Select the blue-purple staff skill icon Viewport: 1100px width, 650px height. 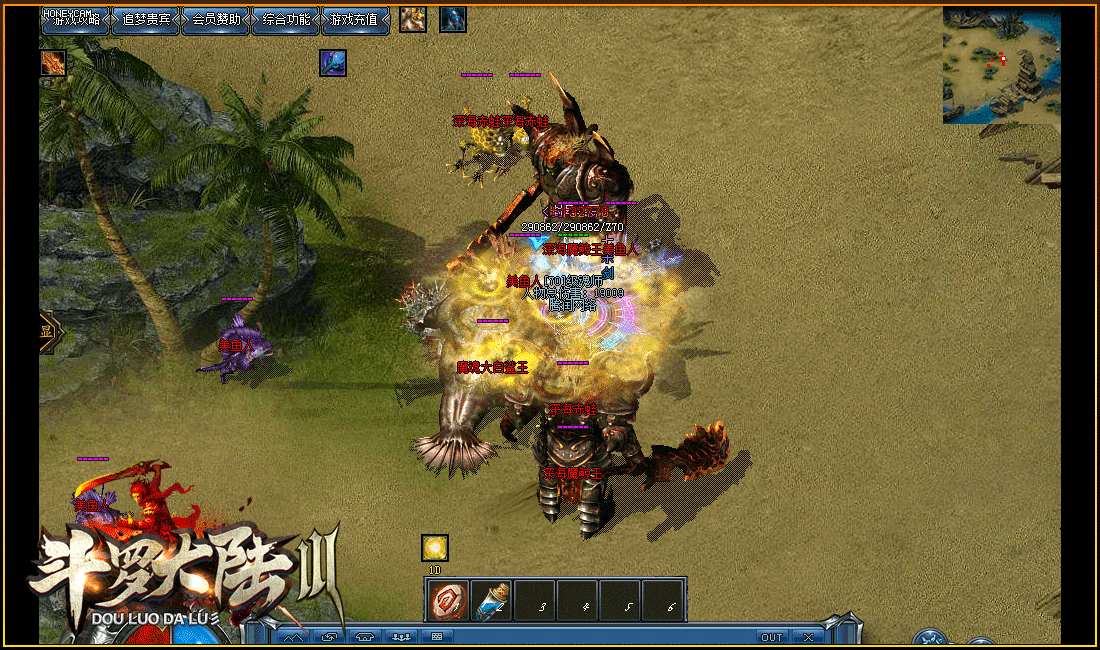[x=333, y=62]
